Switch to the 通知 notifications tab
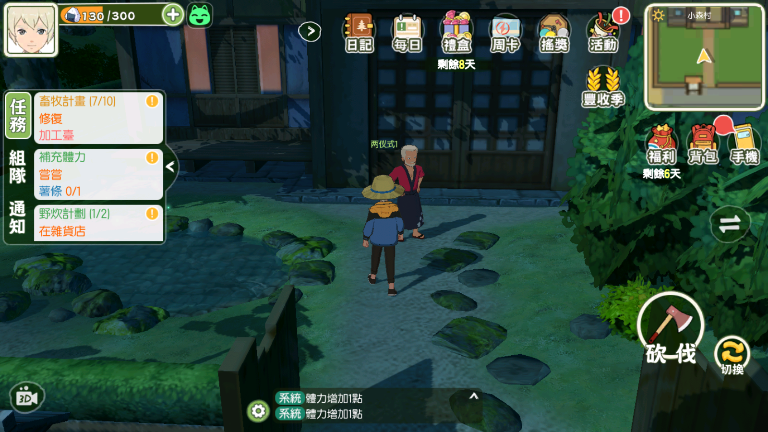The height and width of the screenshot is (432, 768). pyautogui.click(x=17, y=218)
